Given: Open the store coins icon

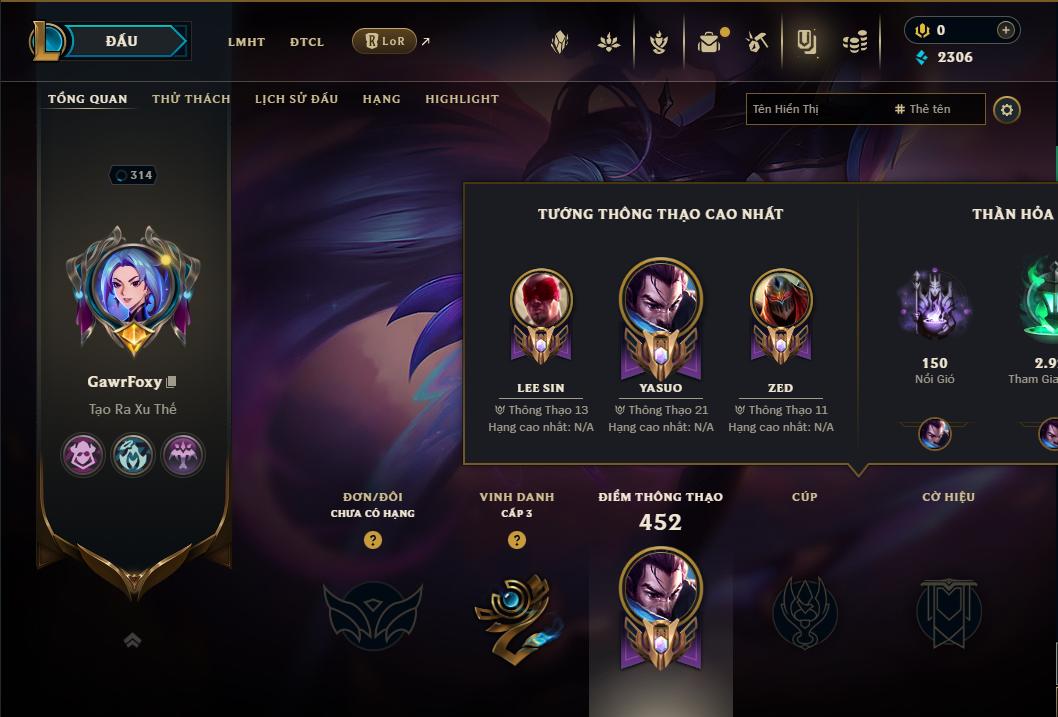Looking at the screenshot, I should (x=855, y=42).
